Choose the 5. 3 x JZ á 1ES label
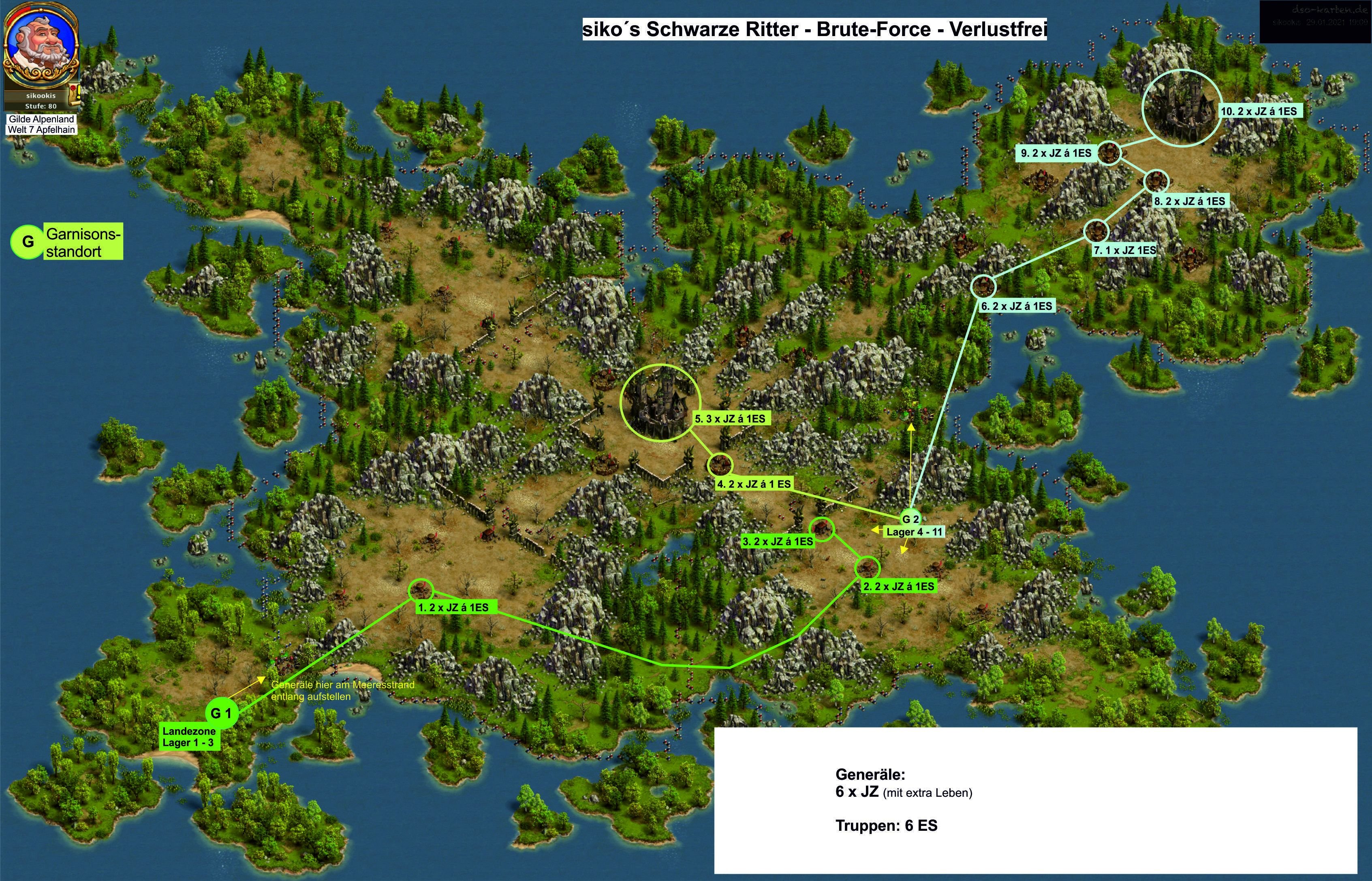 click(729, 419)
